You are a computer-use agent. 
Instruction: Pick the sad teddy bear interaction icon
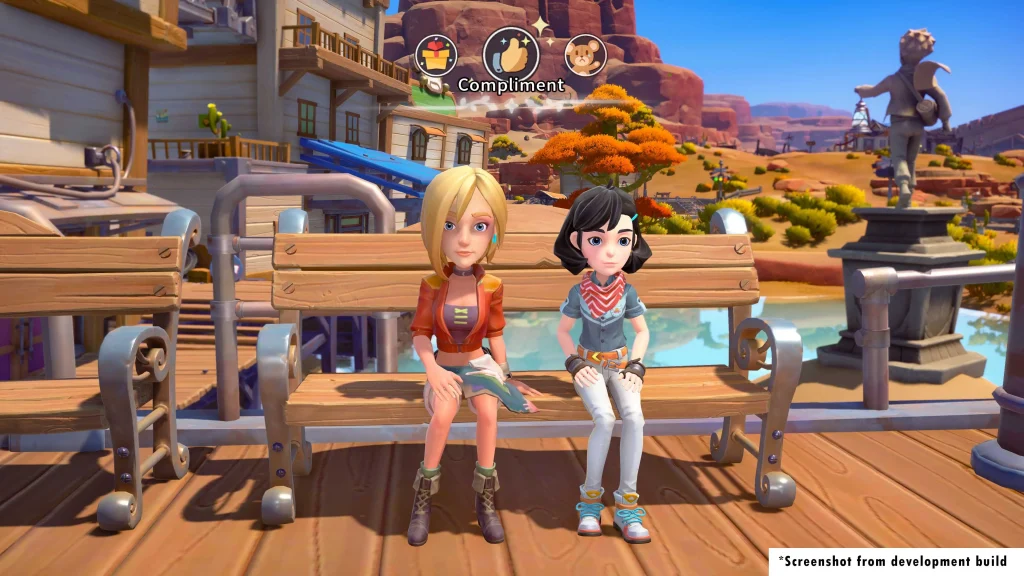pos(585,55)
